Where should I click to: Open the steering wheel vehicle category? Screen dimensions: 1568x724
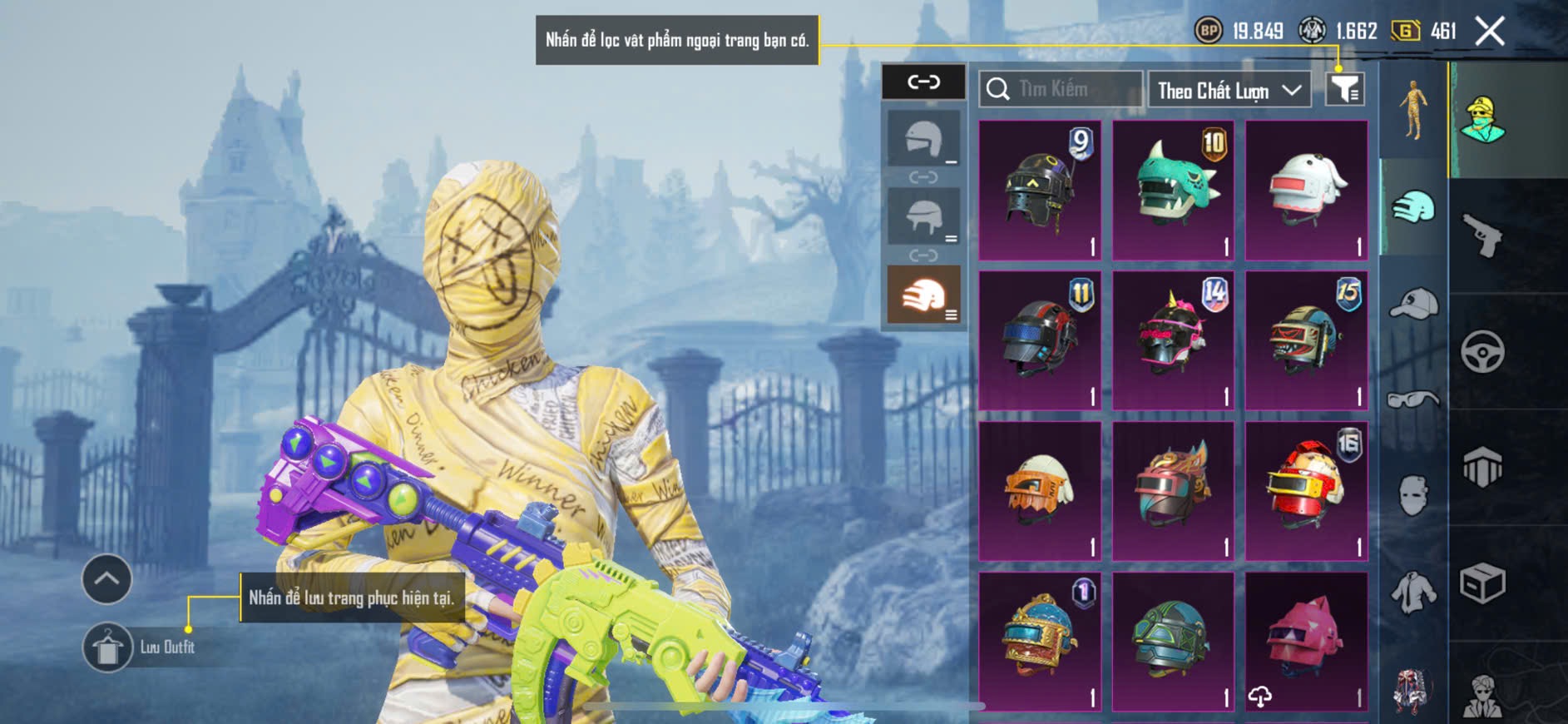(x=1483, y=352)
